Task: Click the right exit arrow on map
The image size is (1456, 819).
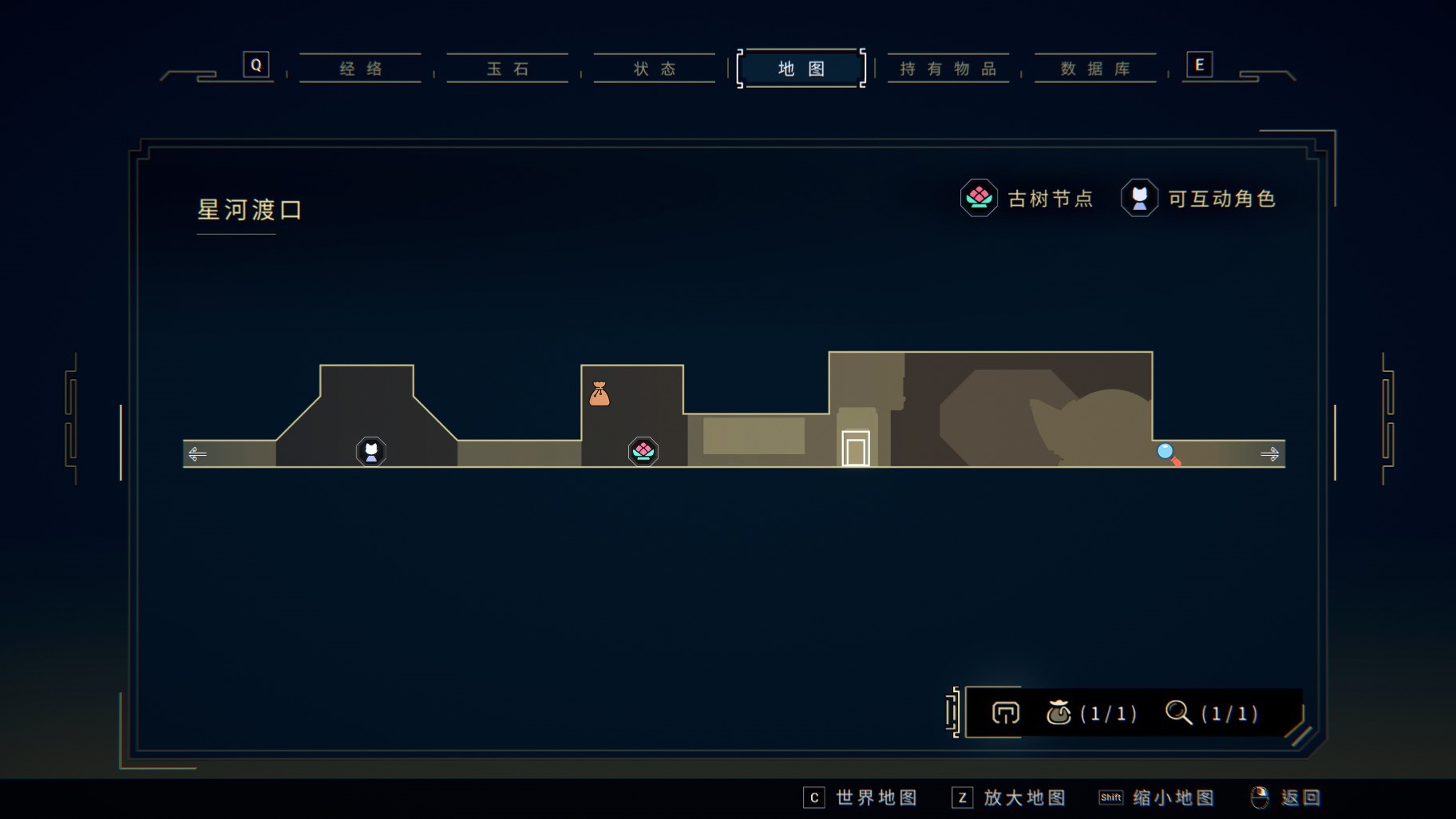Action: tap(1269, 454)
